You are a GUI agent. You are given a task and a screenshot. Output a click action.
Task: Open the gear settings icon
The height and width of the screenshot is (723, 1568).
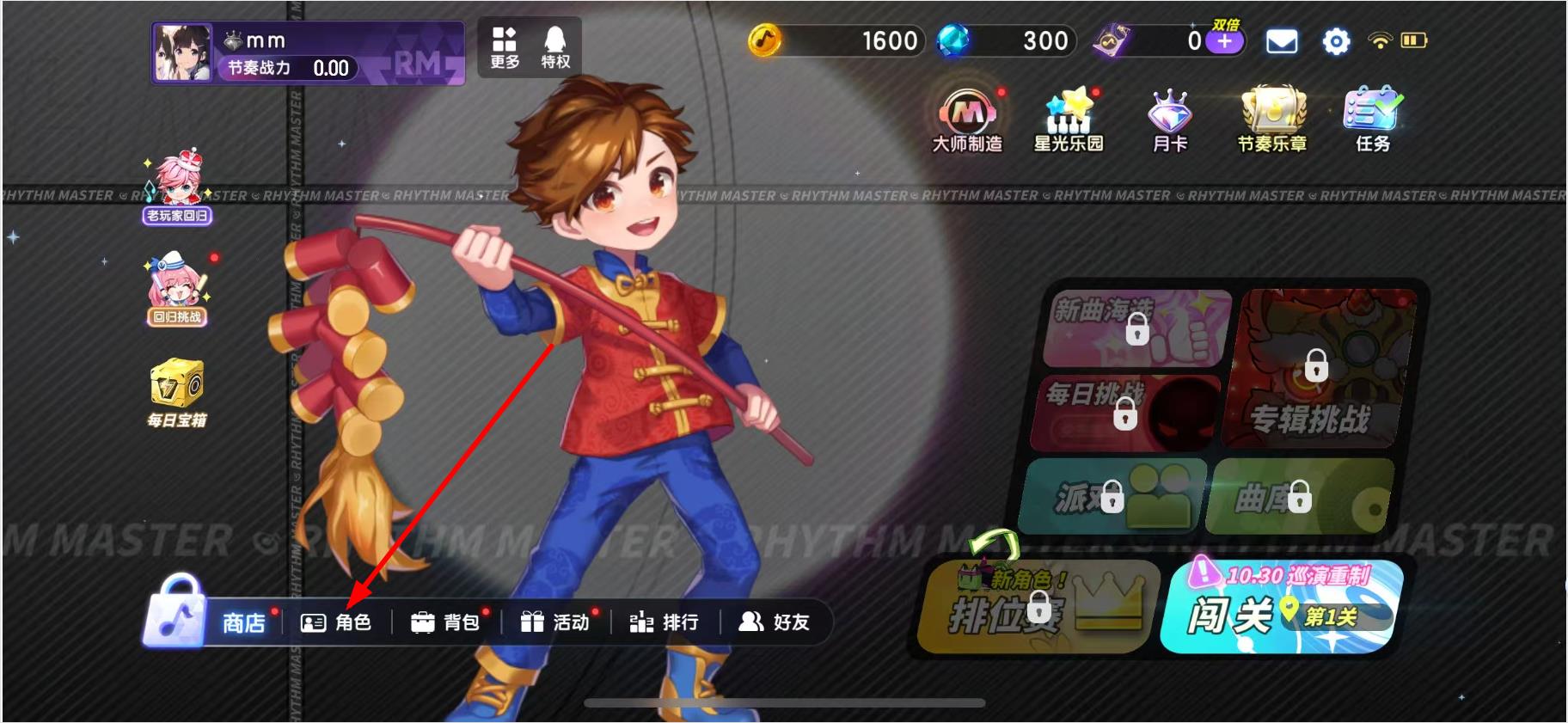[x=1336, y=41]
